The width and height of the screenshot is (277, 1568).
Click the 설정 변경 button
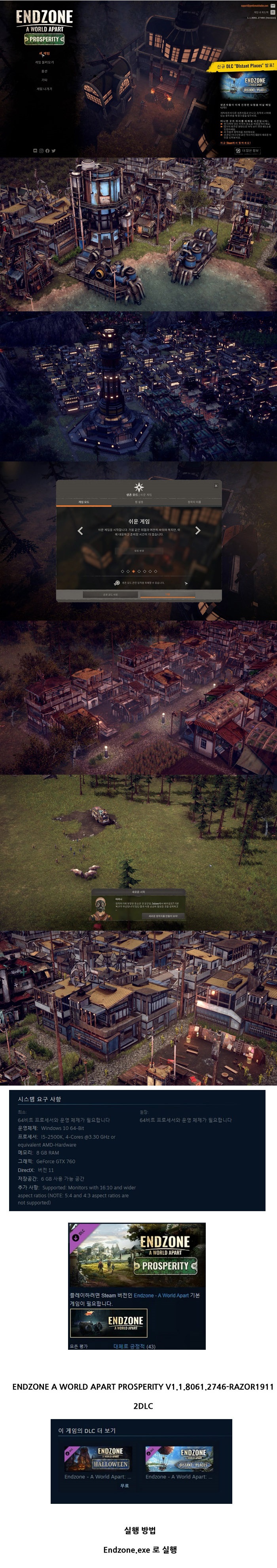click(139, 551)
